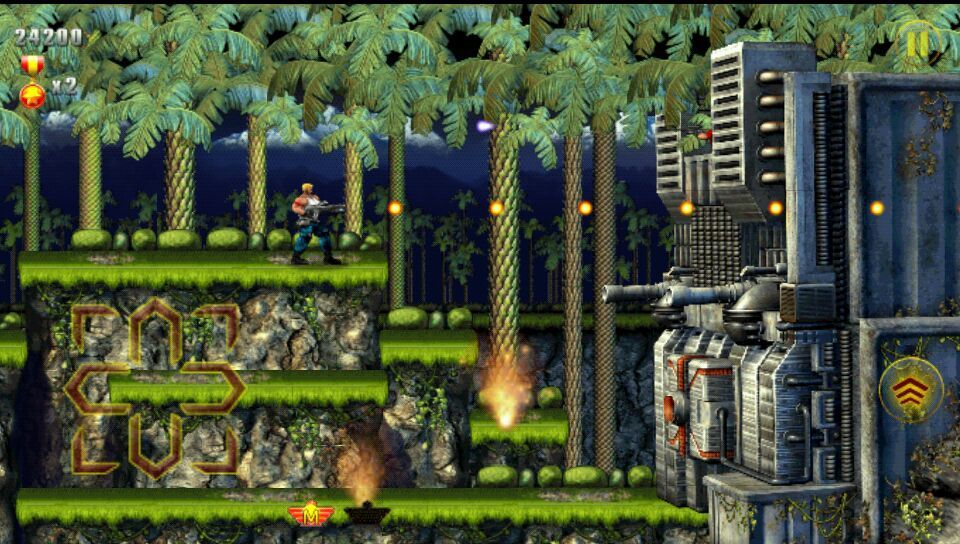Screen dimensions: 960x544
Task: Tap the jump button with double chevrons
Action: click(x=910, y=390)
